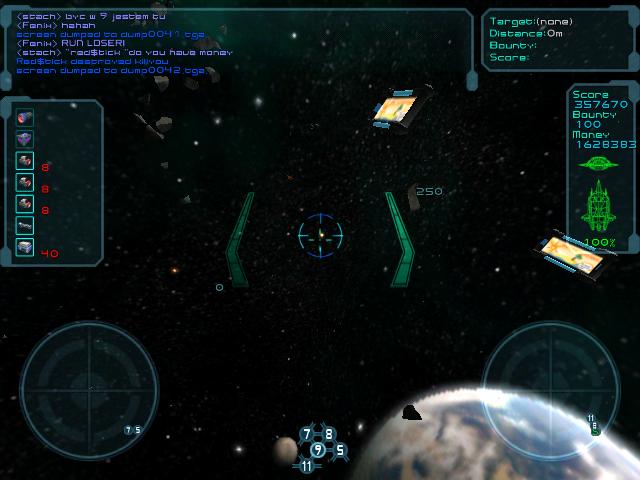Click the green saucer wireframe icon
Screen dimensions: 640x480
click(600, 162)
